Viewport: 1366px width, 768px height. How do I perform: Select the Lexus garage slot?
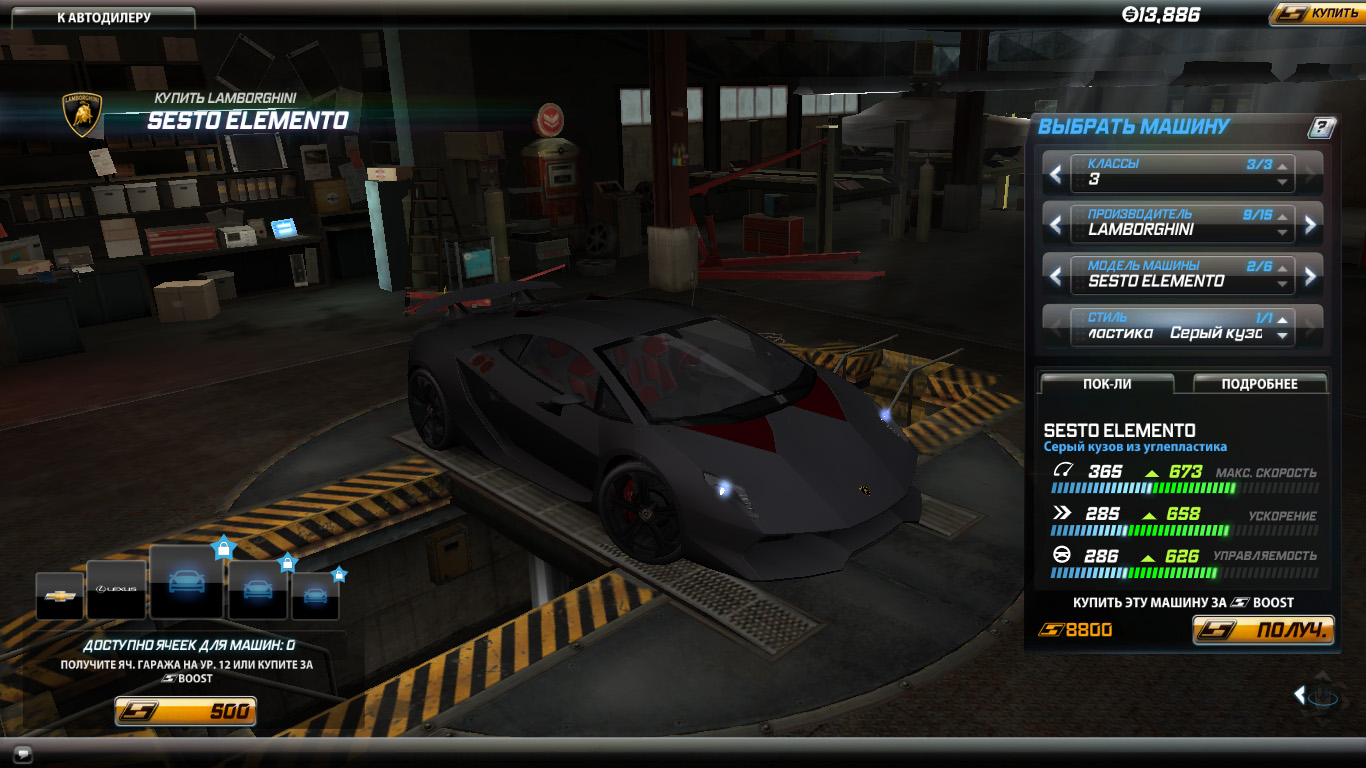point(116,591)
